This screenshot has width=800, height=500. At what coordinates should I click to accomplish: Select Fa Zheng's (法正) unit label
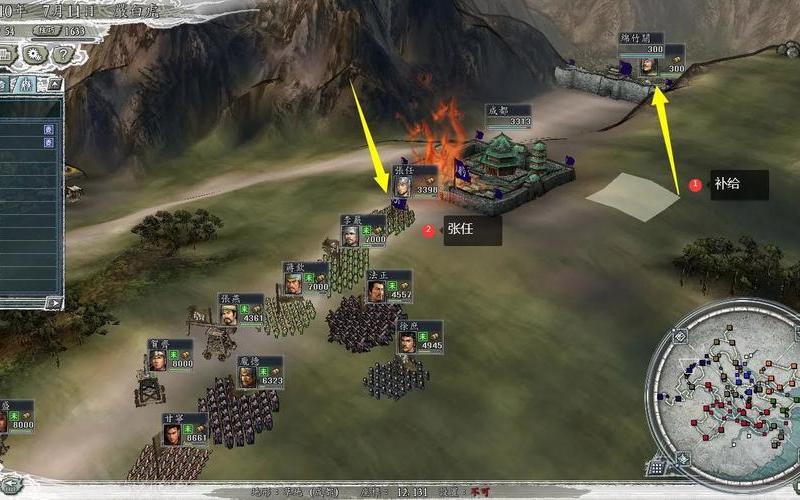point(388,286)
